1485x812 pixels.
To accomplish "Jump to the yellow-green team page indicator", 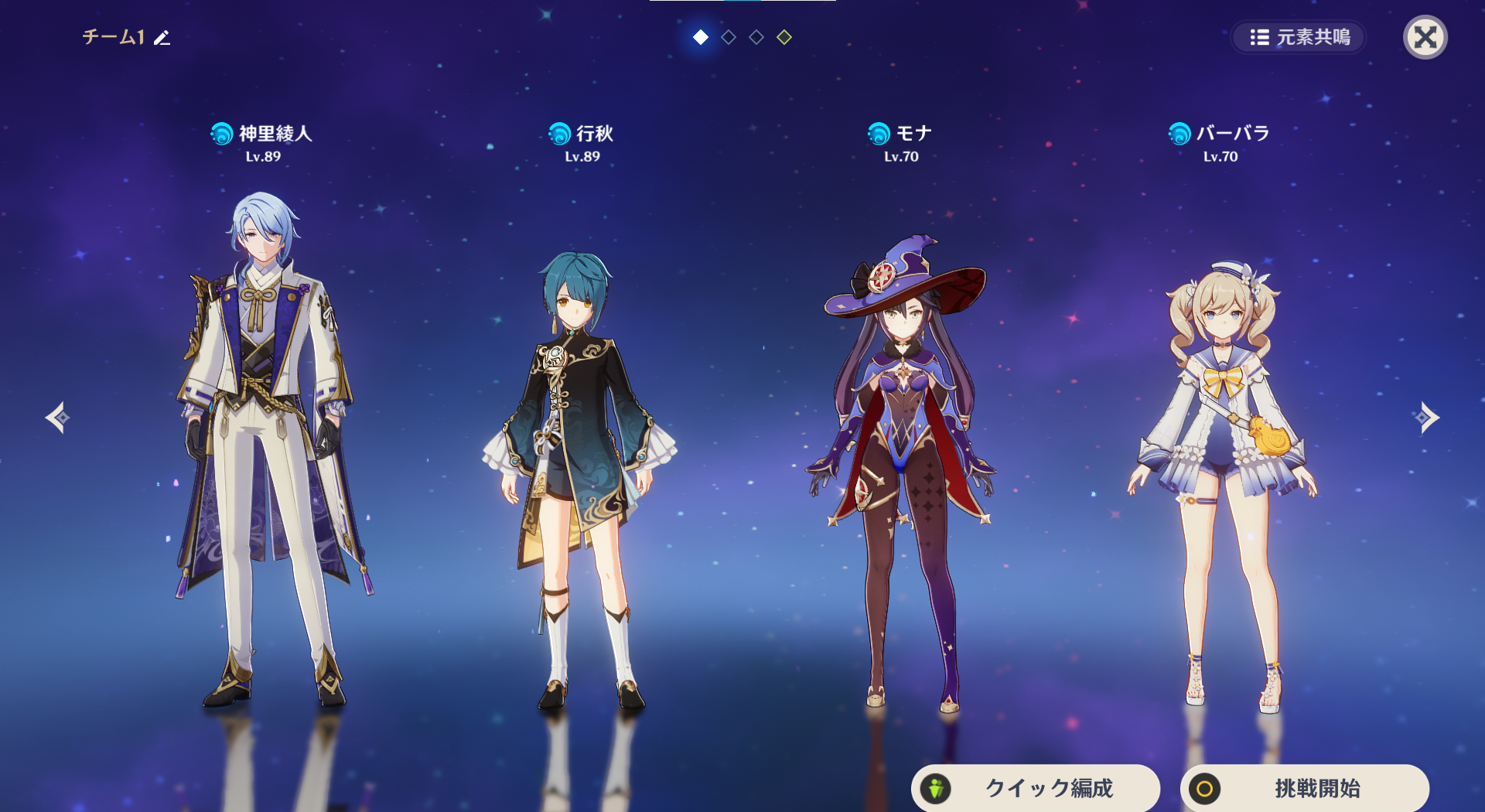I will pos(784,37).
